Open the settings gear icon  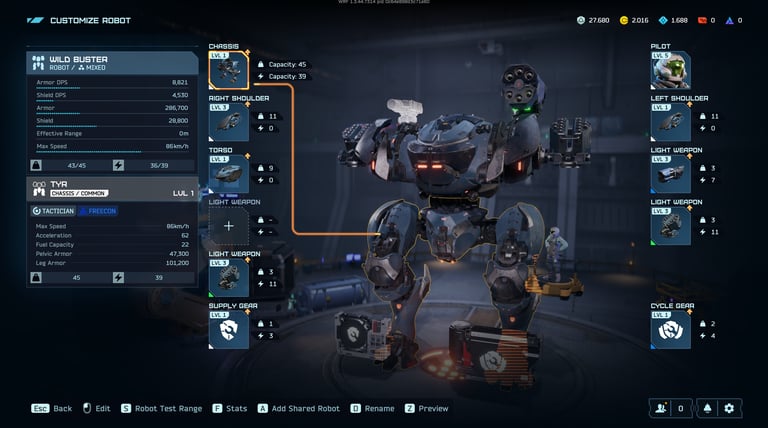(729, 408)
